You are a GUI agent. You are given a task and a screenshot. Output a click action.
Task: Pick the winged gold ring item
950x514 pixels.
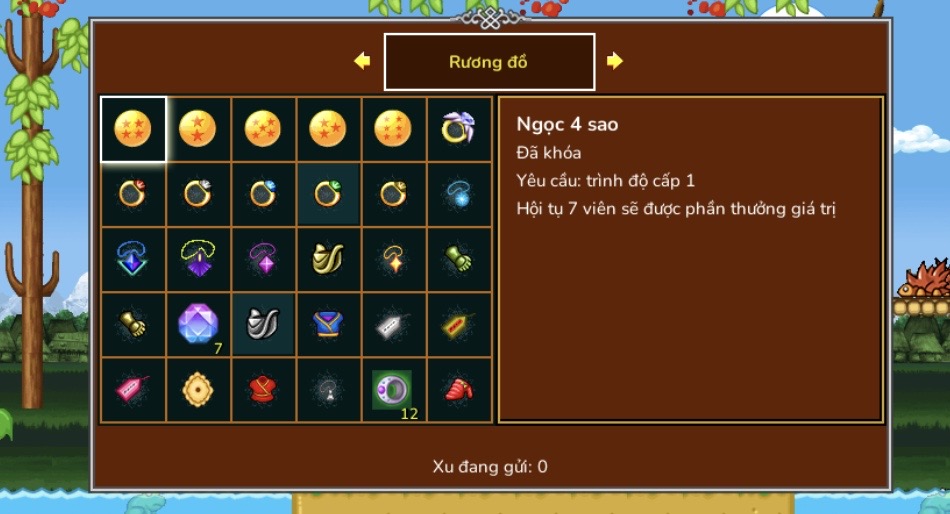point(459,128)
